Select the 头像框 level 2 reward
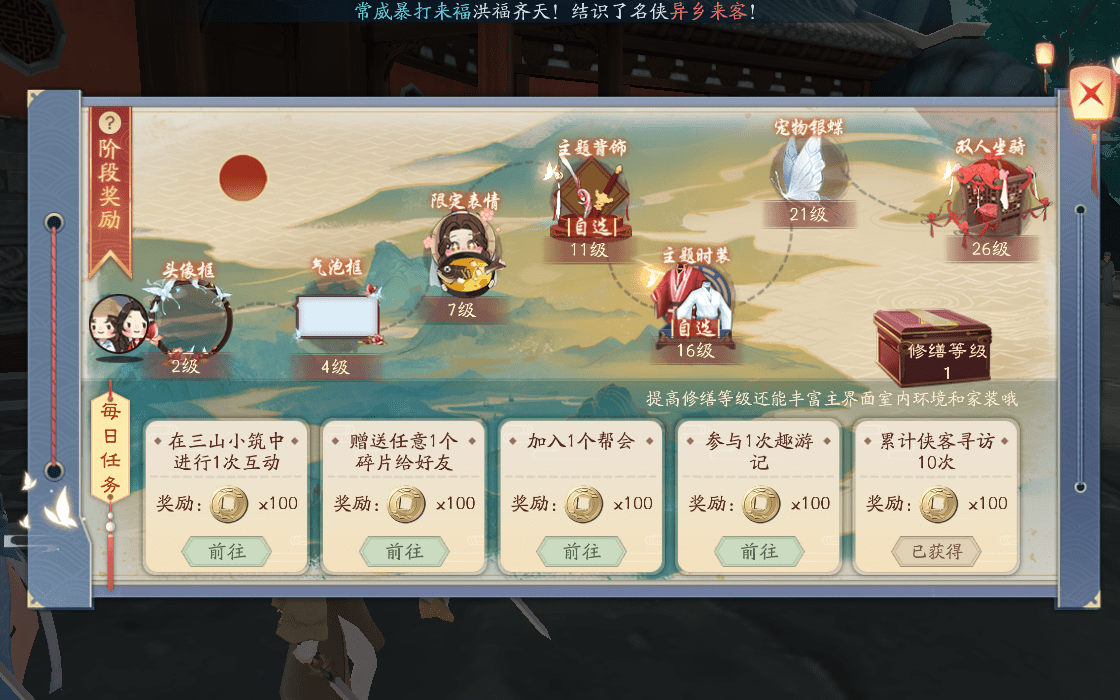The width and height of the screenshot is (1120, 700). 190,320
